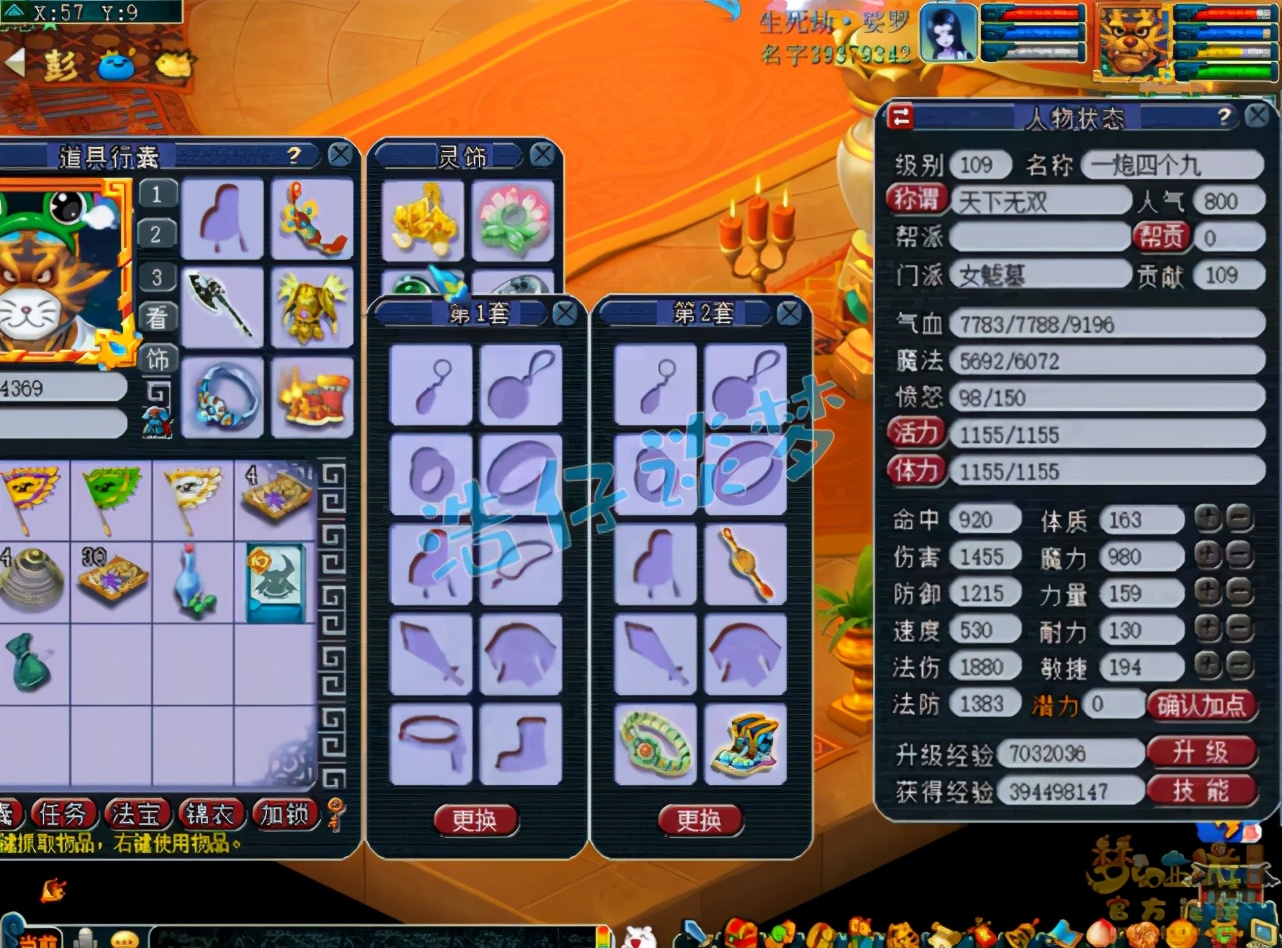The height and width of the screenshot is (948, 1282).
Task: Open the 任务 quest items tab
Action: click(65, 814)
